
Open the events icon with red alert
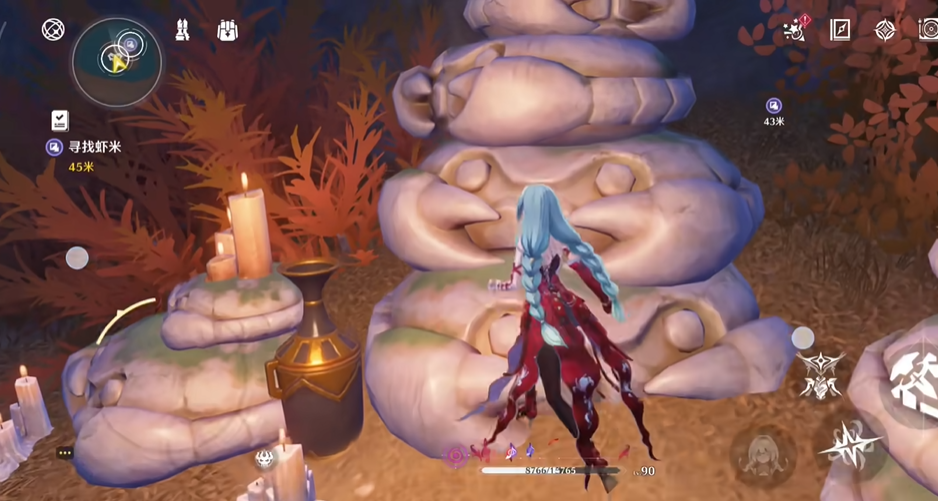[x=795, y=30]
